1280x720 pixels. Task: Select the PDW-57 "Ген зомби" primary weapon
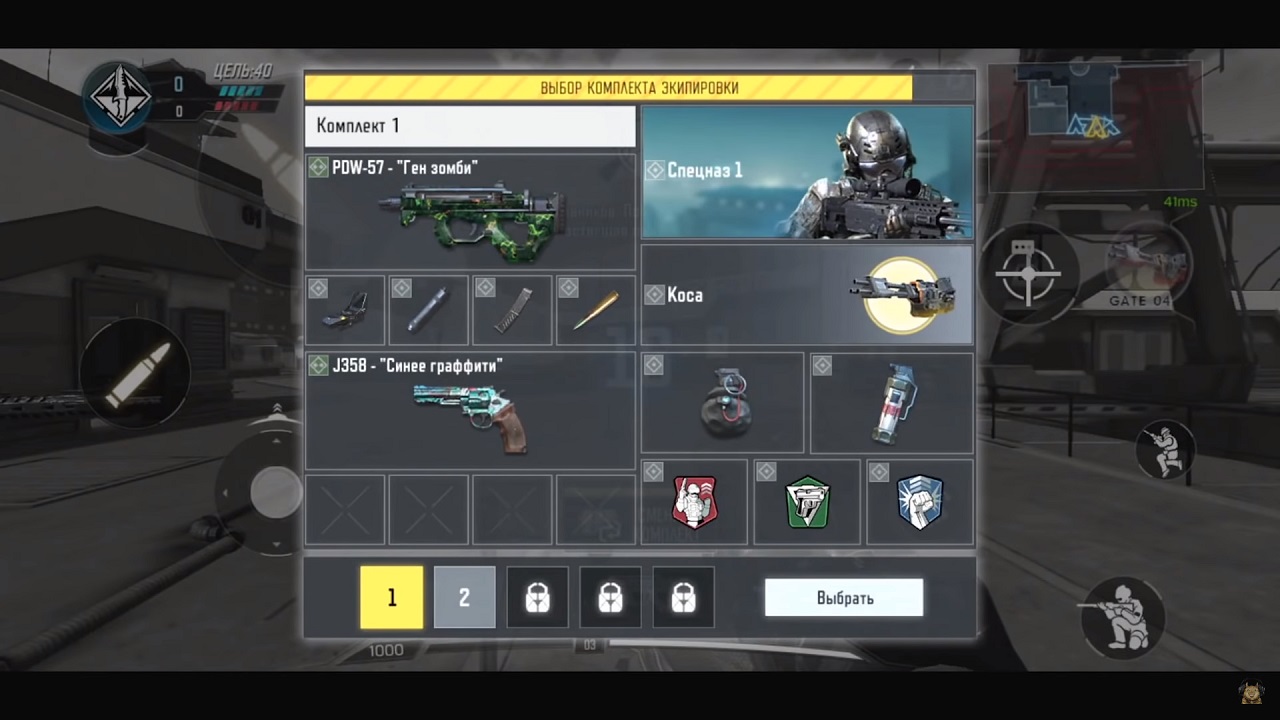tap(469, 212)
